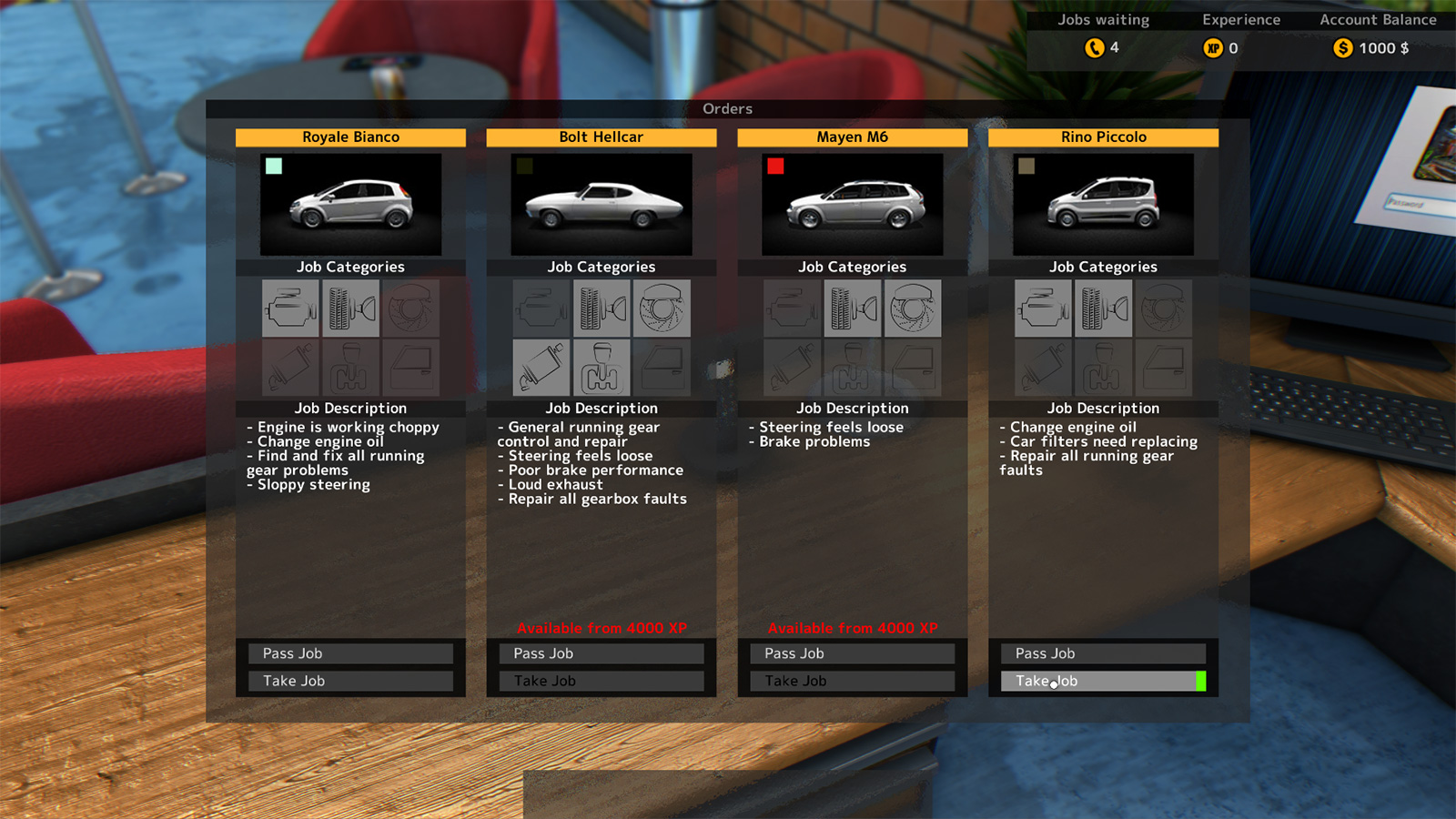
Task: Click Pass Job for Royale Bianco
Action: [351, 652]
